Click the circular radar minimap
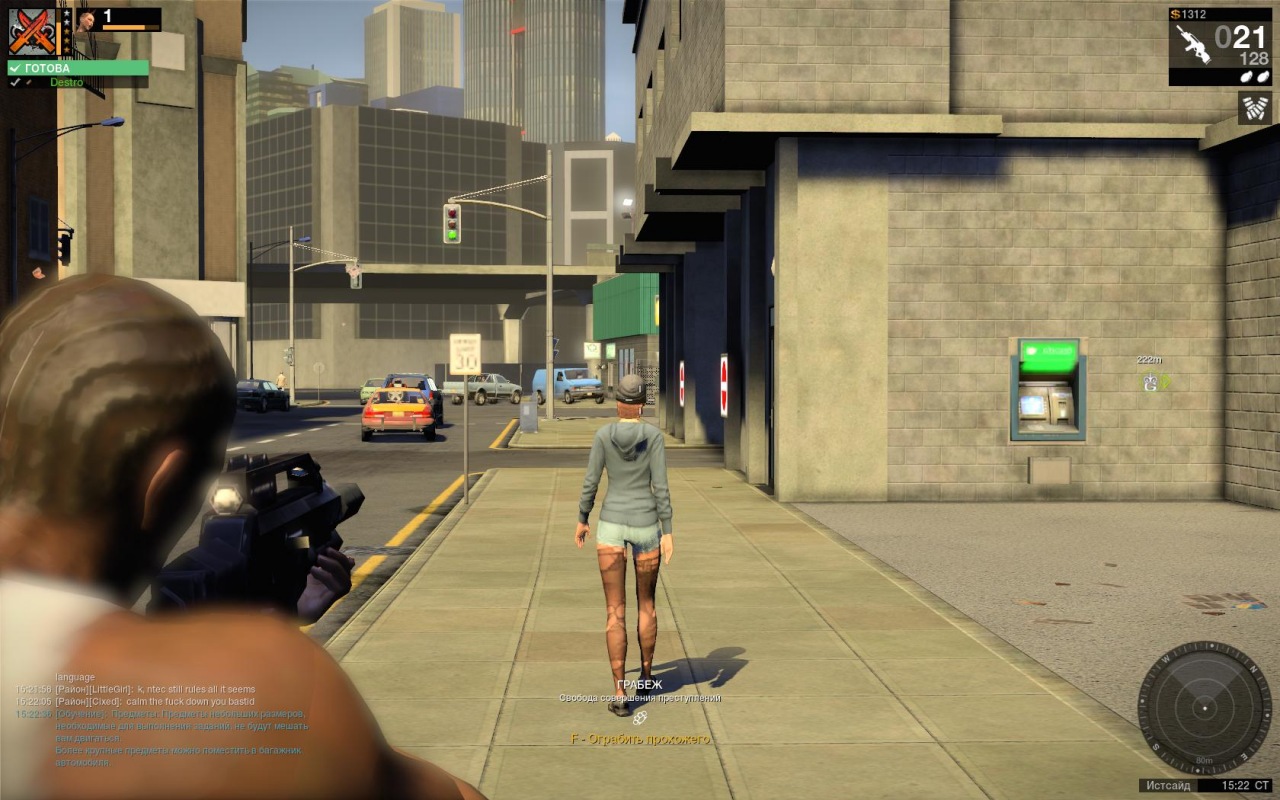This screenshot has width=1280, height=800. tap(1204, 708)
